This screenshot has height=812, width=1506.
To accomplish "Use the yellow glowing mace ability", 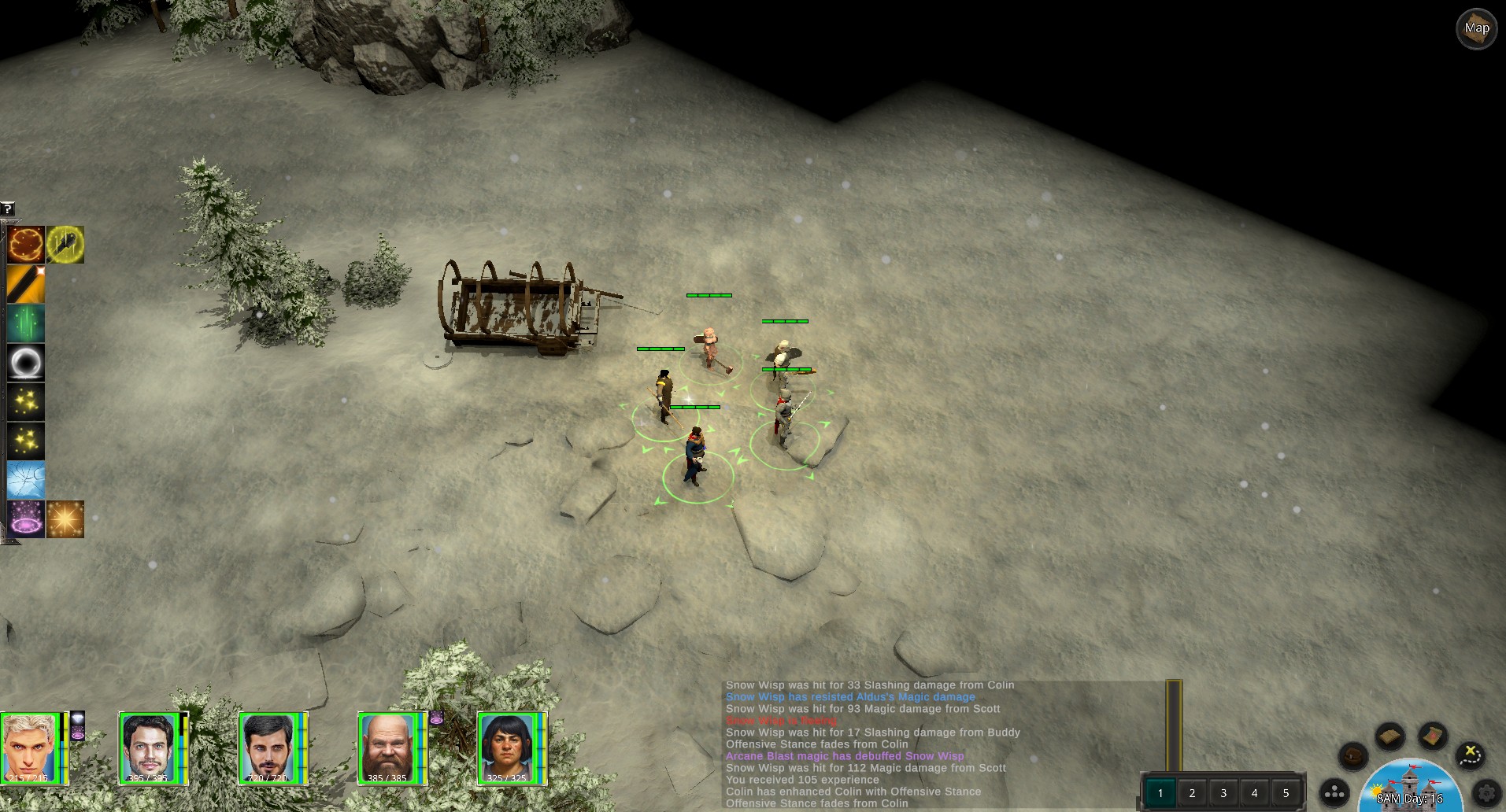I will (65, 245).
